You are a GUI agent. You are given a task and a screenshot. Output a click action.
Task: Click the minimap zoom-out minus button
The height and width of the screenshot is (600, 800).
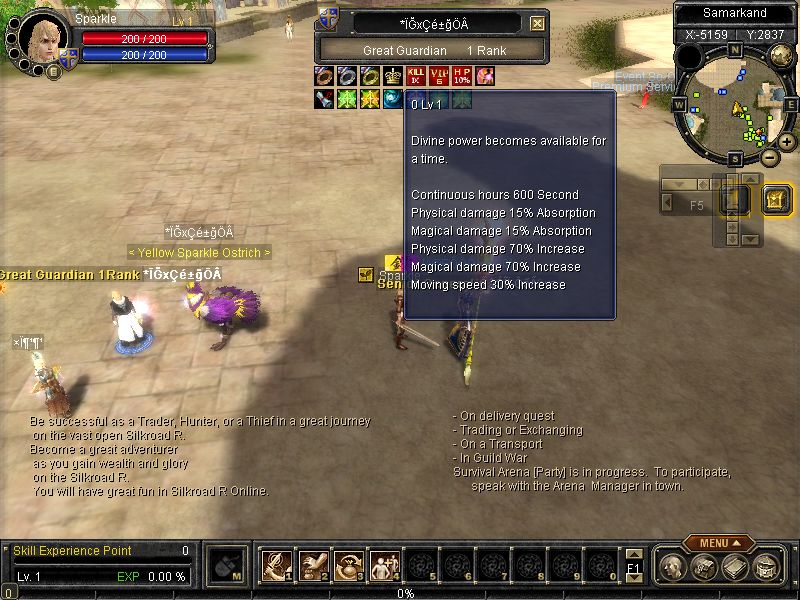[769, 156]
